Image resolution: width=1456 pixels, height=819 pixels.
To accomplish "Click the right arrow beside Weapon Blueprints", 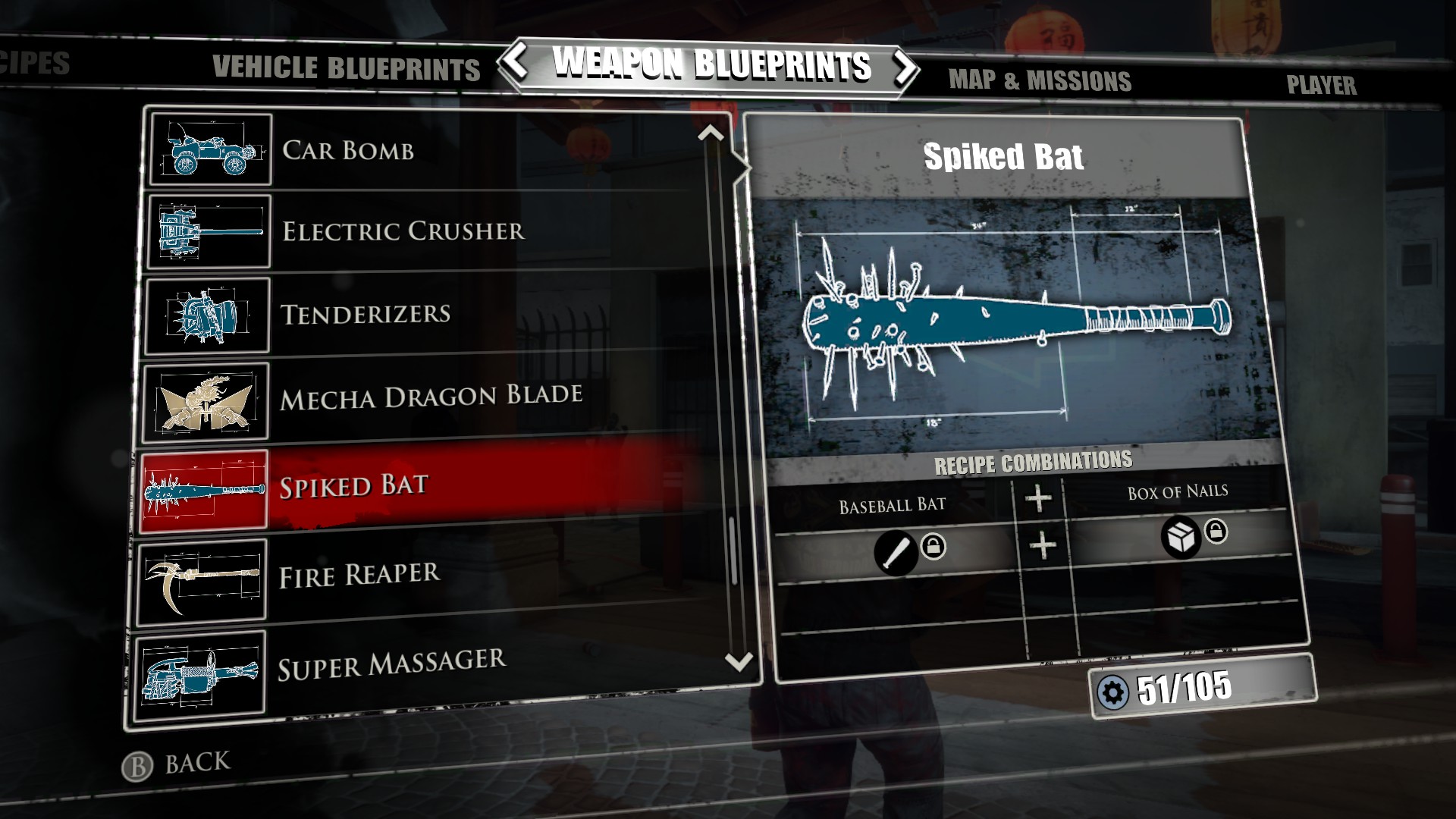I will click(903, 68).
